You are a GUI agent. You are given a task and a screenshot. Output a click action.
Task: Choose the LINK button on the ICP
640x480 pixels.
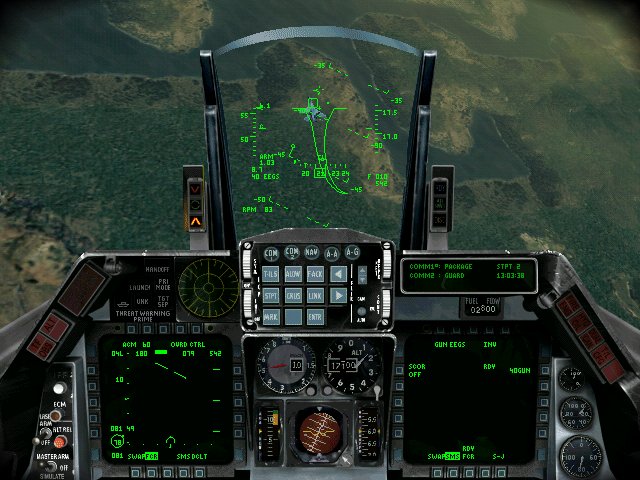315,295
